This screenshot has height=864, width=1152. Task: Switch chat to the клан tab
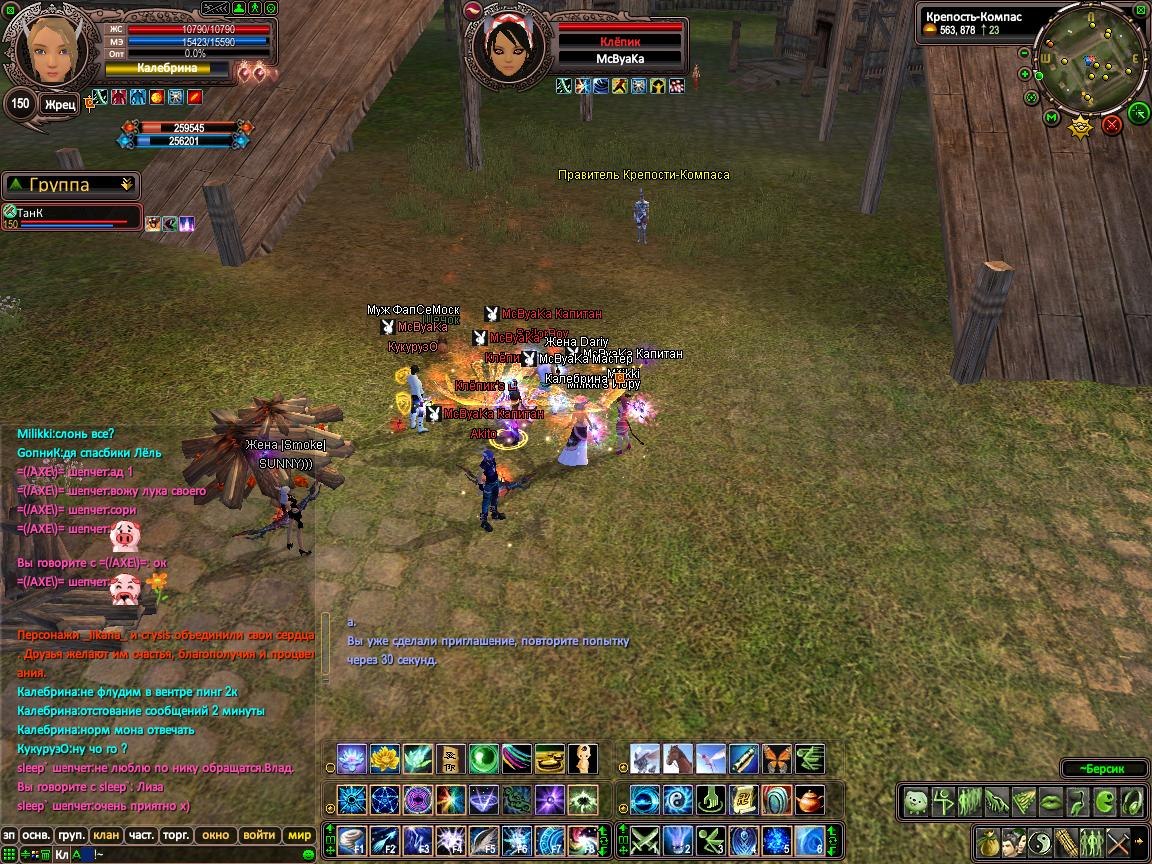(105, 835)
